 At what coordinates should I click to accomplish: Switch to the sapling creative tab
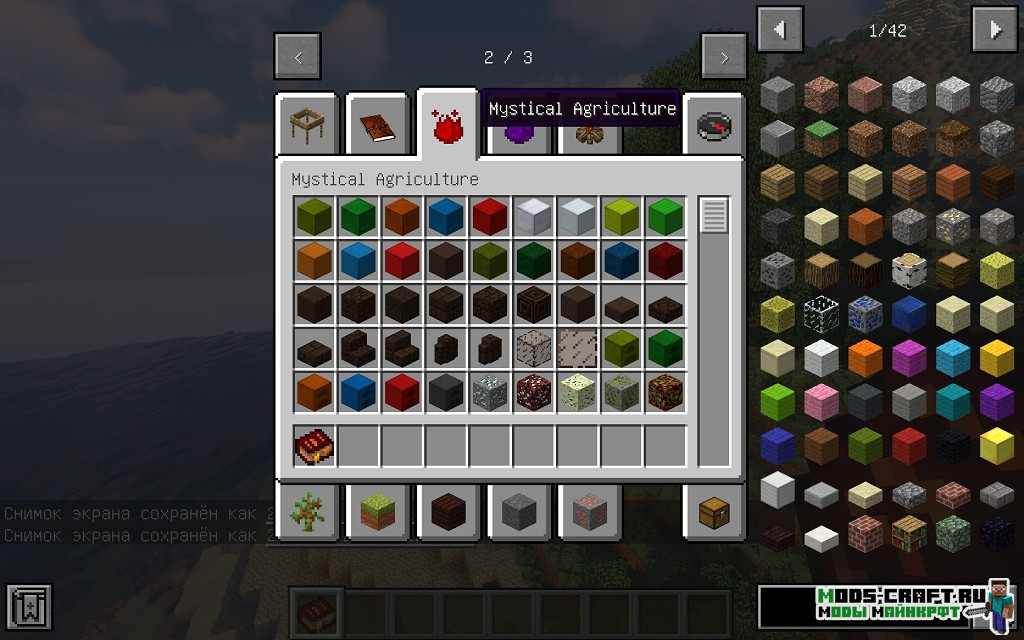306,512
